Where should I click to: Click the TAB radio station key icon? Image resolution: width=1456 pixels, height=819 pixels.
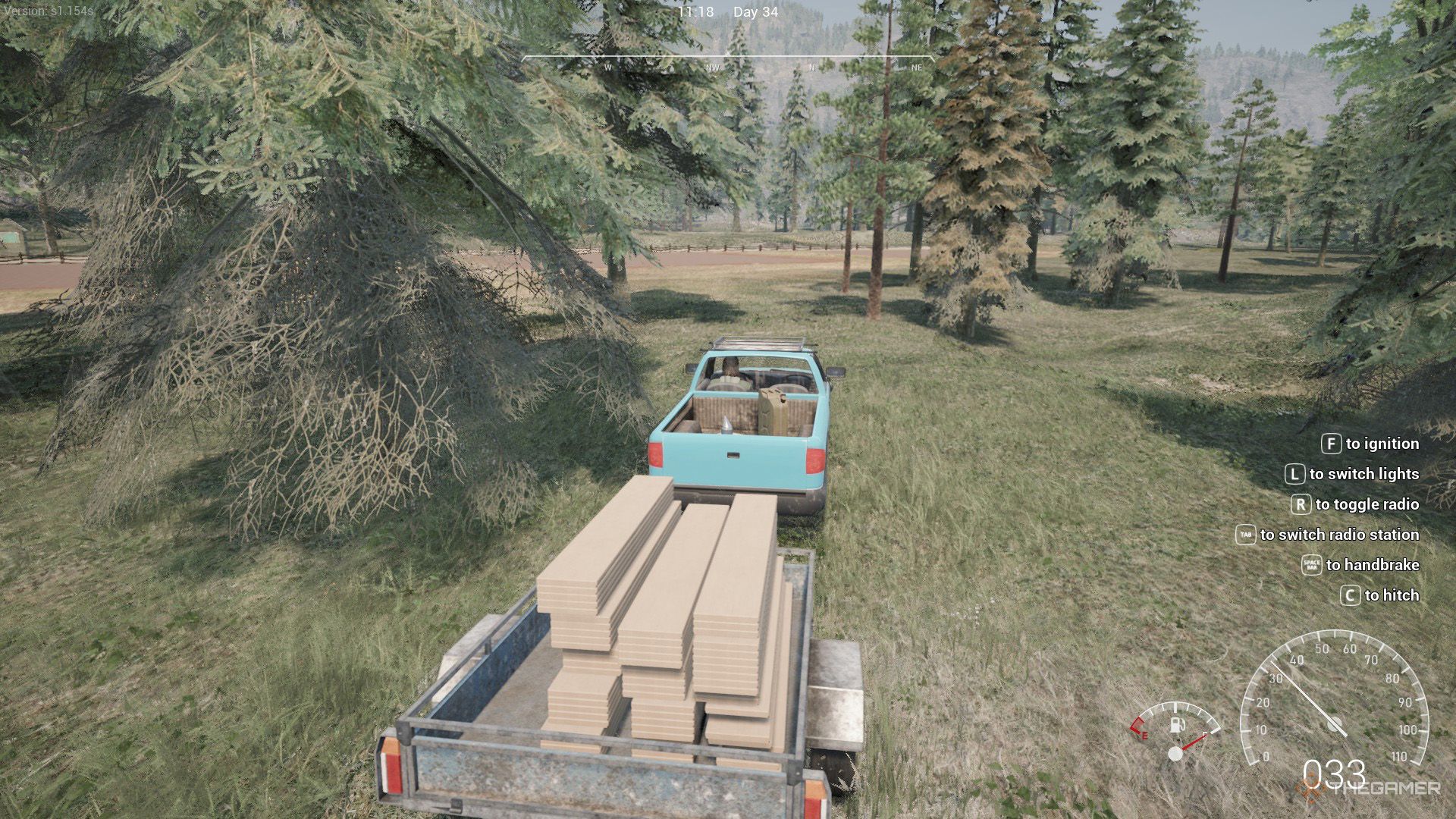tap(1247, 535)
